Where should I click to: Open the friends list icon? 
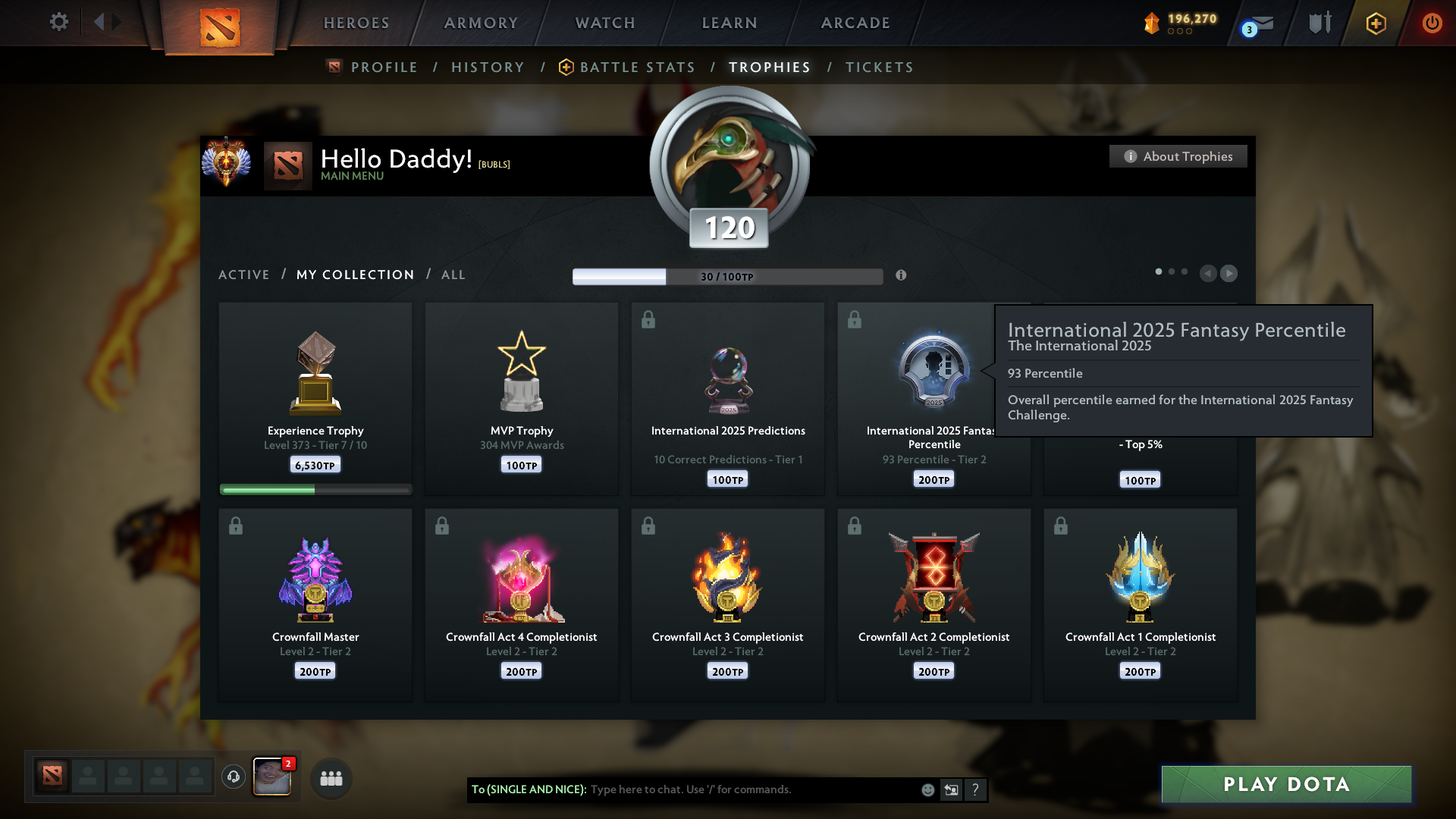click(x=331, y=778)
